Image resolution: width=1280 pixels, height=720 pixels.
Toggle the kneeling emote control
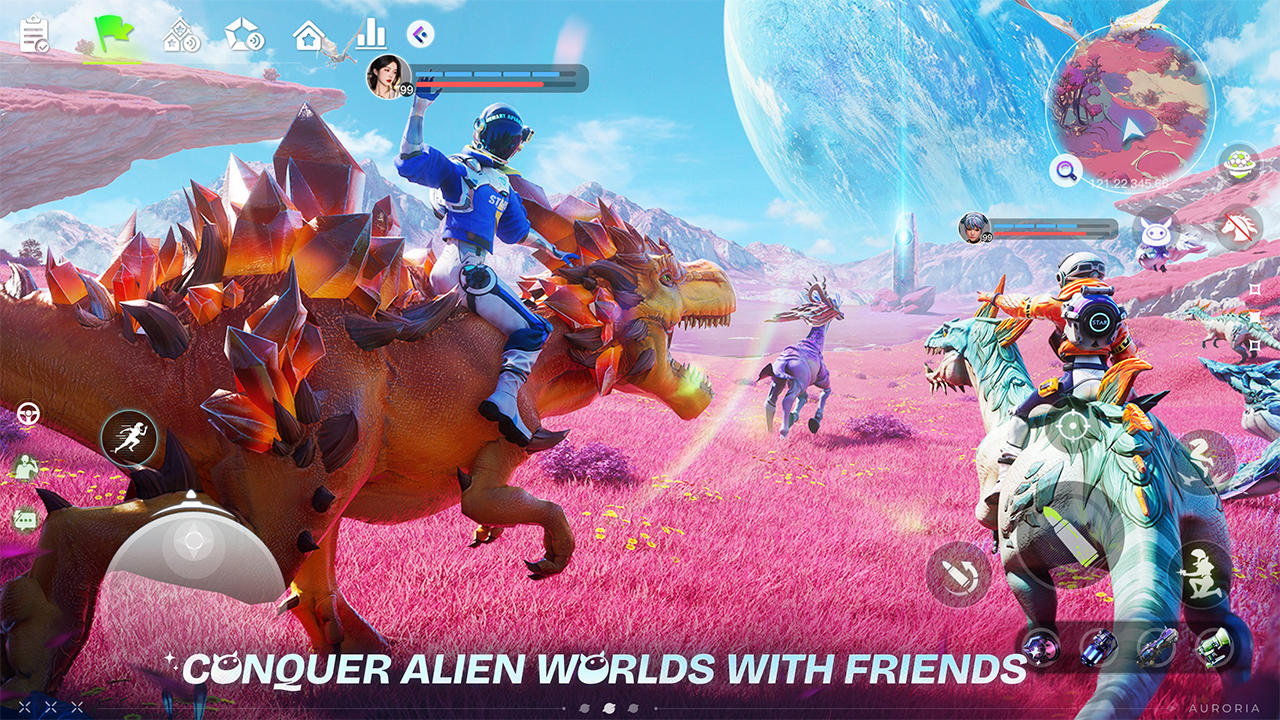pos(1200,572)
